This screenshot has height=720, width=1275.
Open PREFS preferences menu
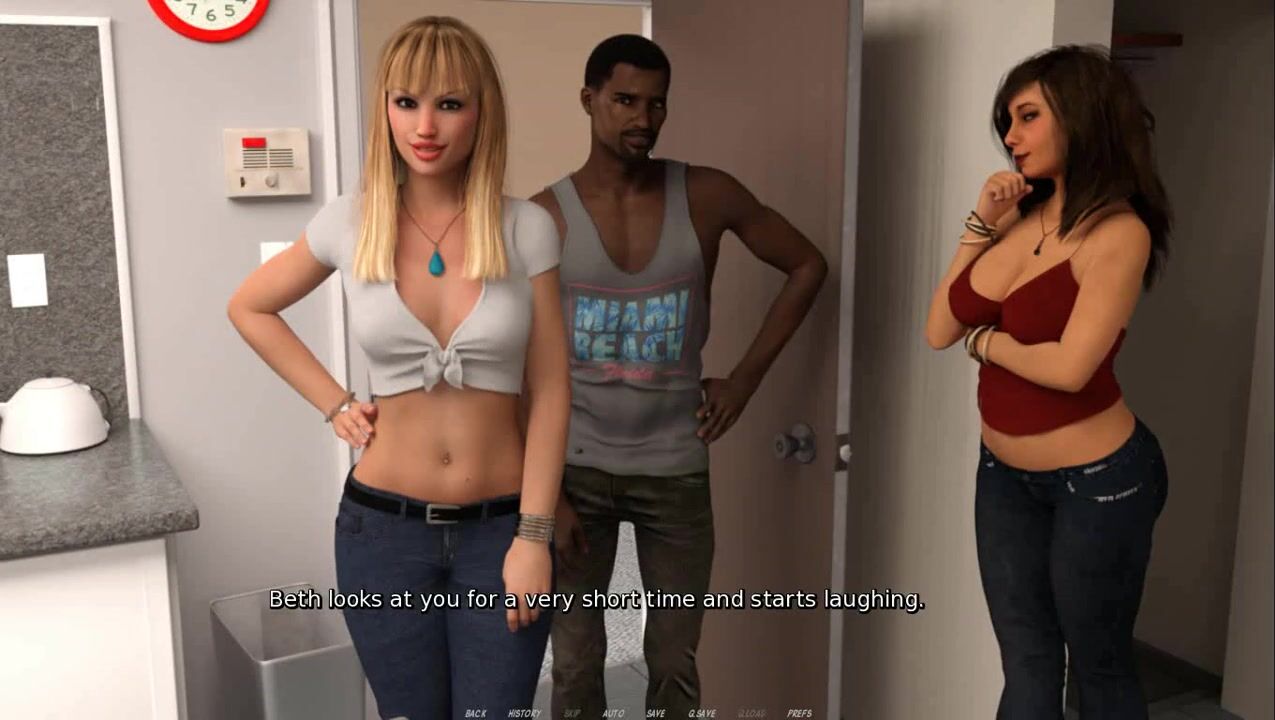tap(799, 713)
